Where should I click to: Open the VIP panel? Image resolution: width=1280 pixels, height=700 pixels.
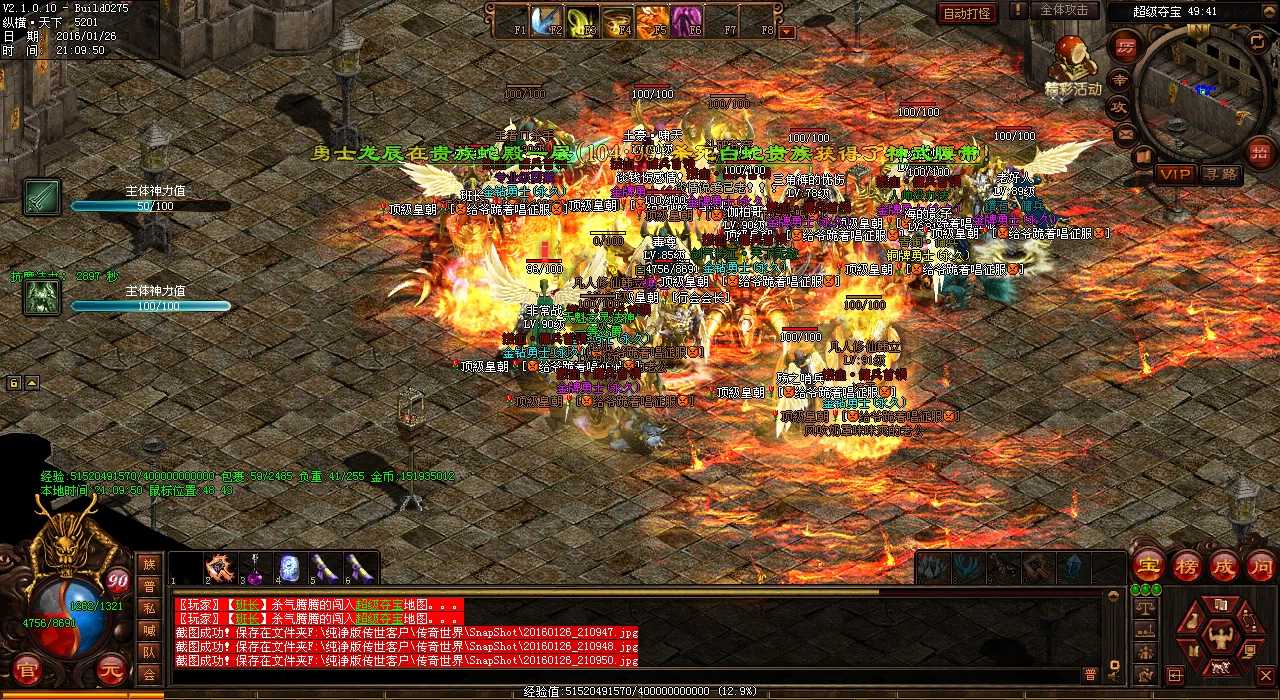coord(1176,173)
